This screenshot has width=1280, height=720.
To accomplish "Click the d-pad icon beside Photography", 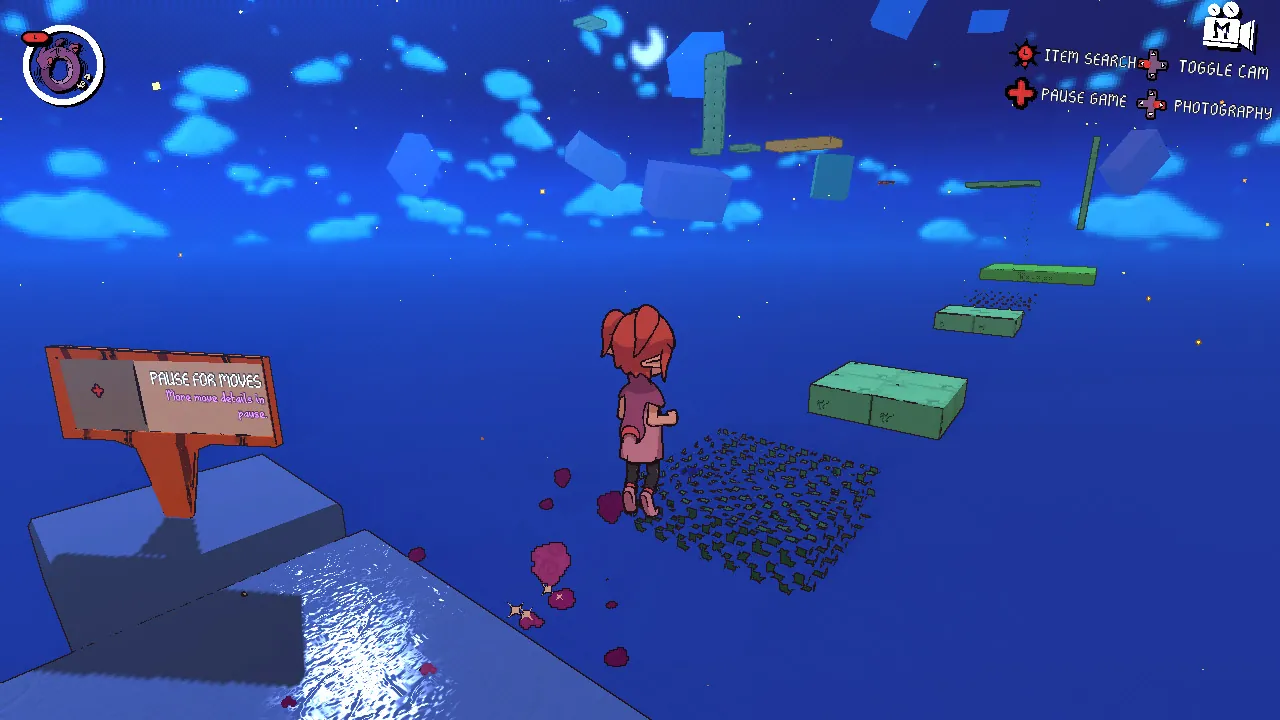I will point(1152,104).
